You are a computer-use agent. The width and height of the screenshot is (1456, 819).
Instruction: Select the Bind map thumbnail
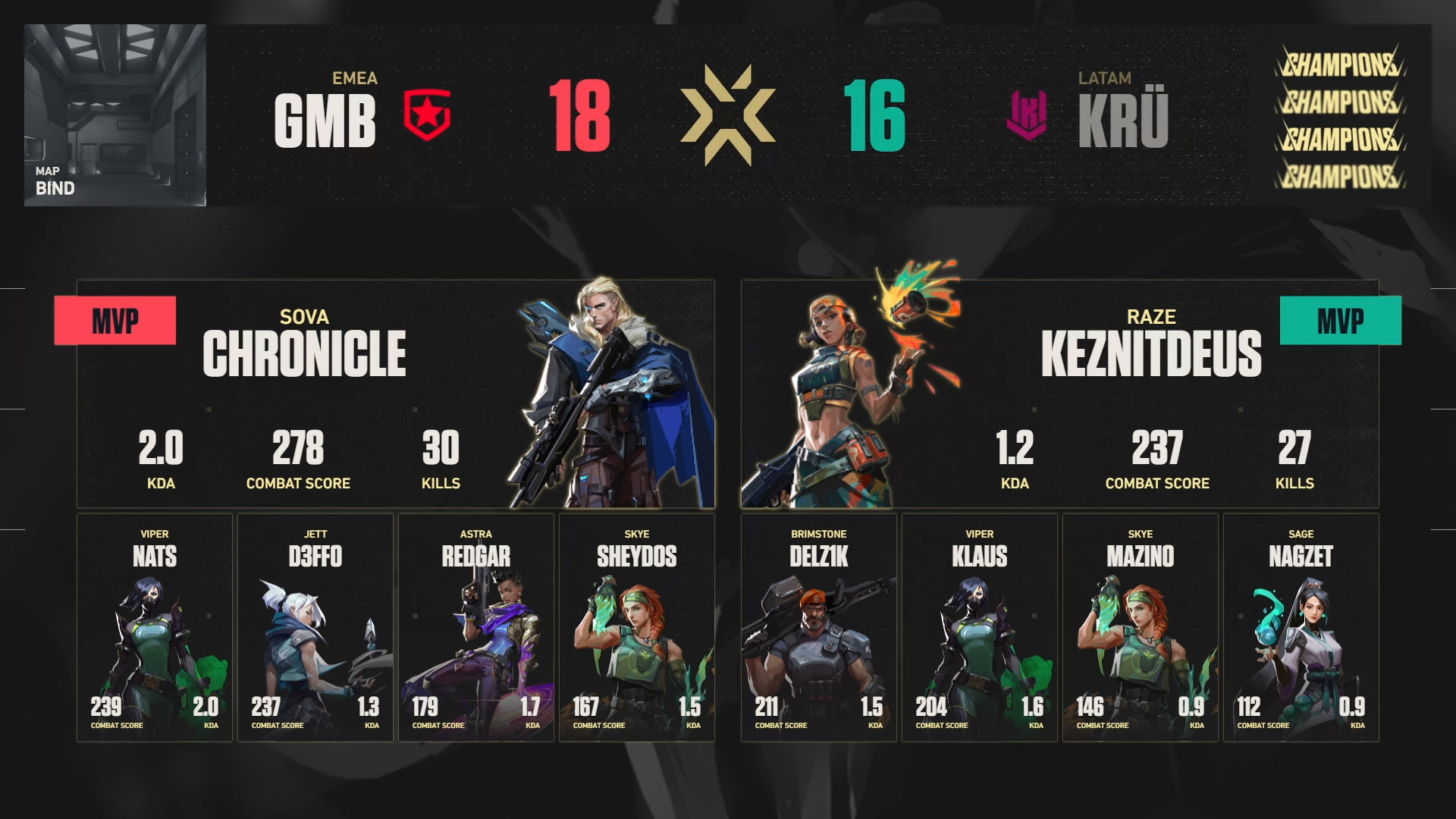click(115, 115)
